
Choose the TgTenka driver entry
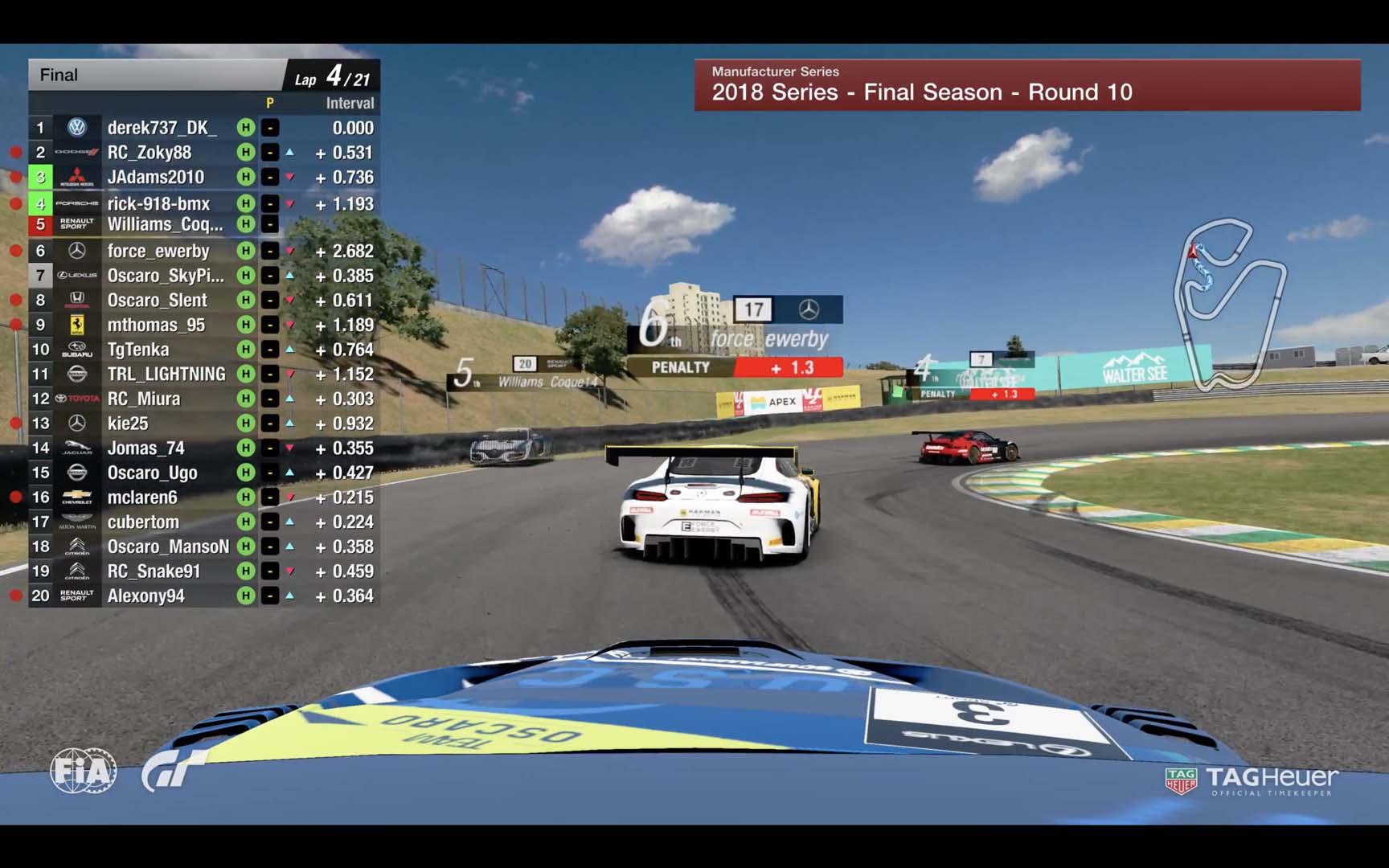click(x=138, y=350)
